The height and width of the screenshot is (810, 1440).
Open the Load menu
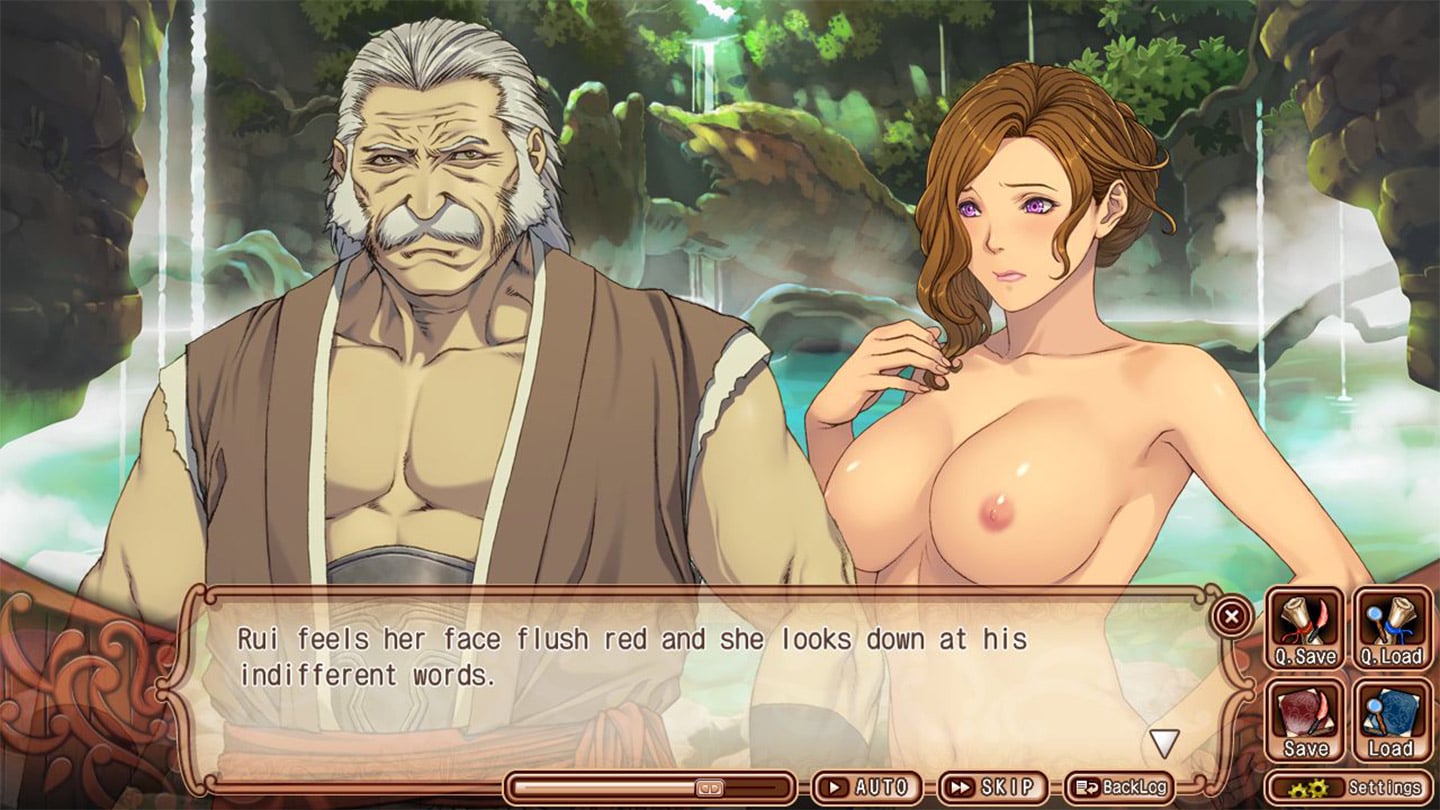(x=1391, y=720)
